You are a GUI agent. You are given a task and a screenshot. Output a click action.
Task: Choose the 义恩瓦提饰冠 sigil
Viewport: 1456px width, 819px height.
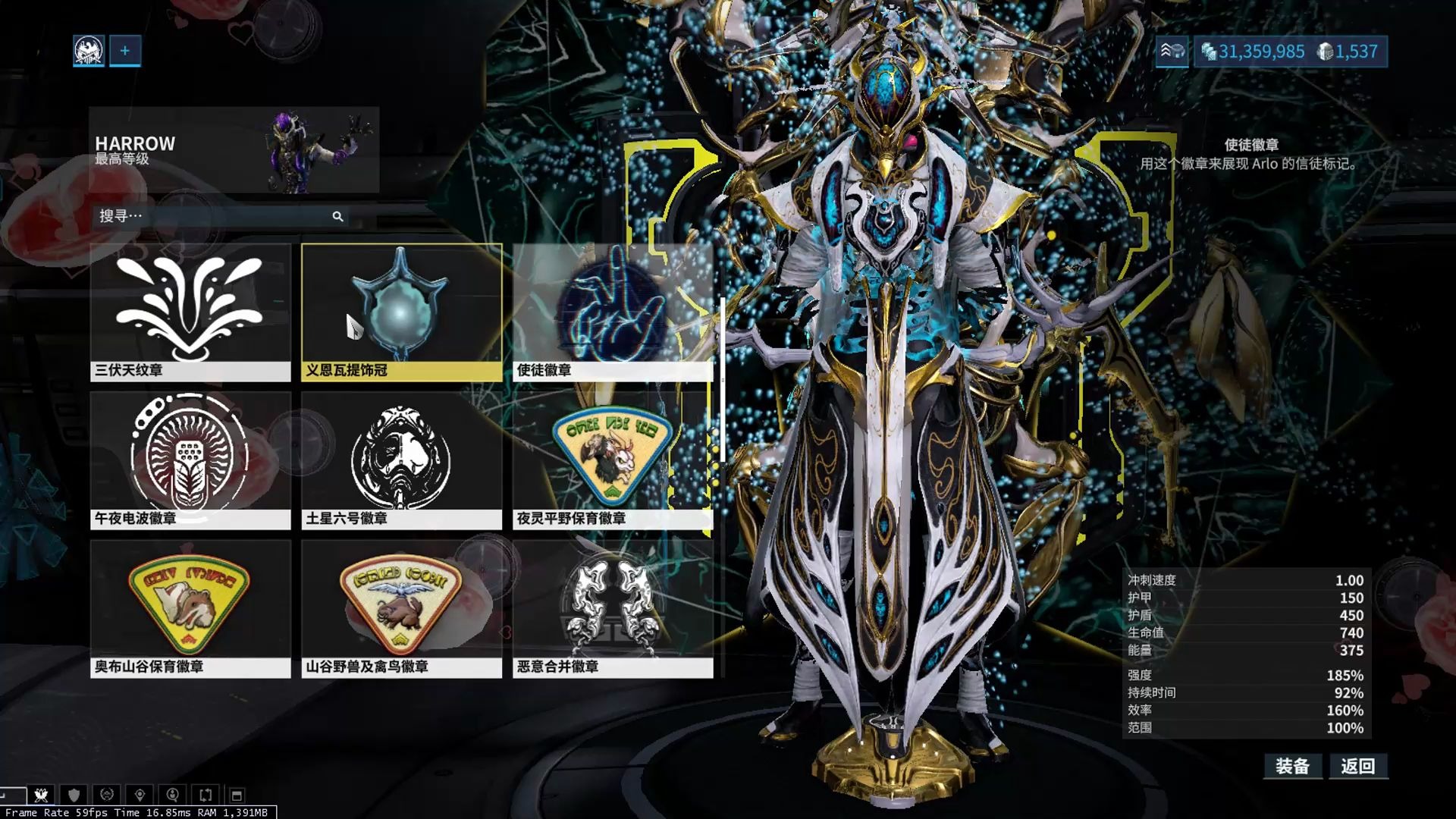coord(401,312)
